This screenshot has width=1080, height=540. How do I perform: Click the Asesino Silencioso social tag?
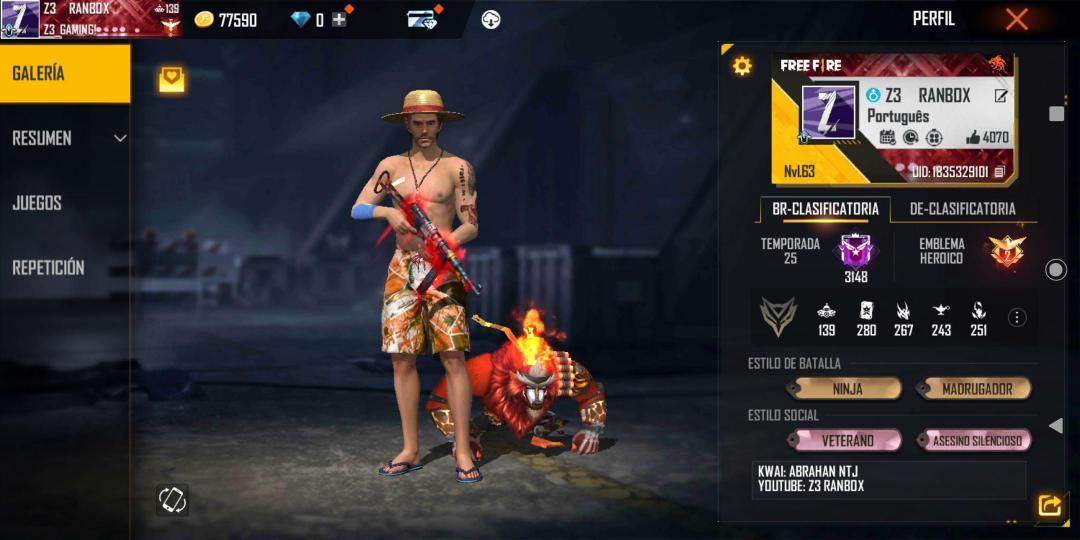click(976, 441)
